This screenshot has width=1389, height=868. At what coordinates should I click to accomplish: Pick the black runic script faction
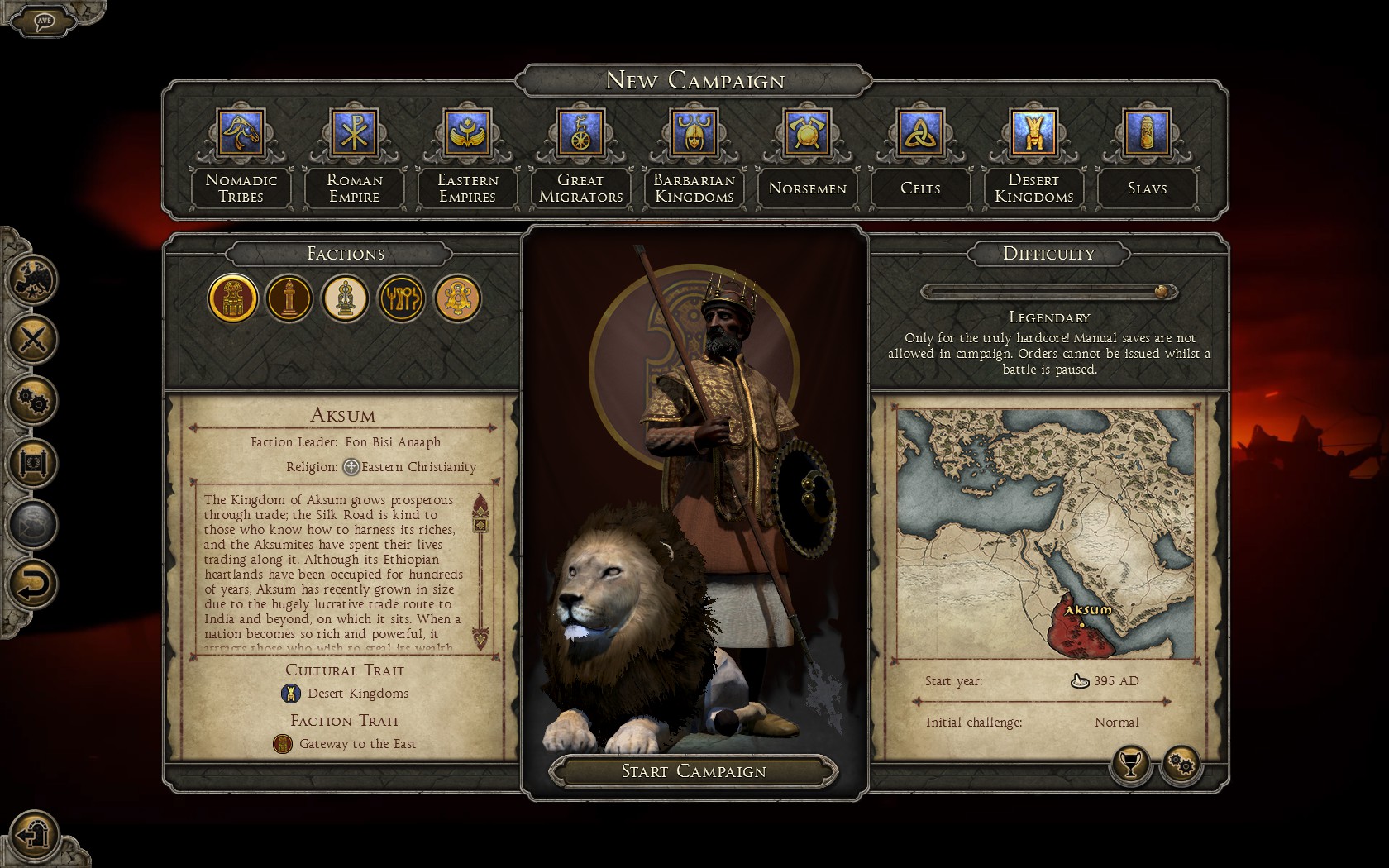401,298
